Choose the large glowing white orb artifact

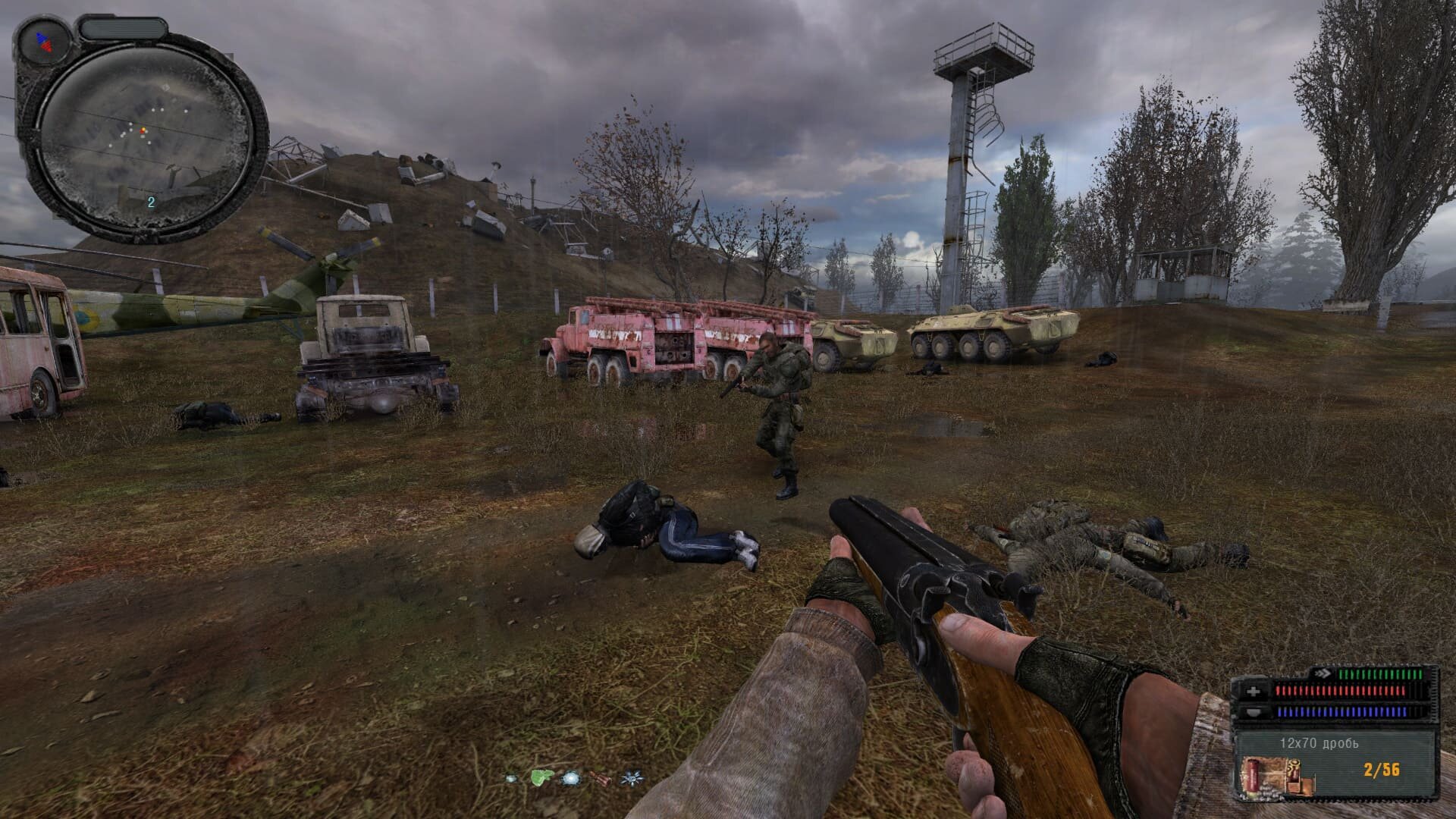570,778
